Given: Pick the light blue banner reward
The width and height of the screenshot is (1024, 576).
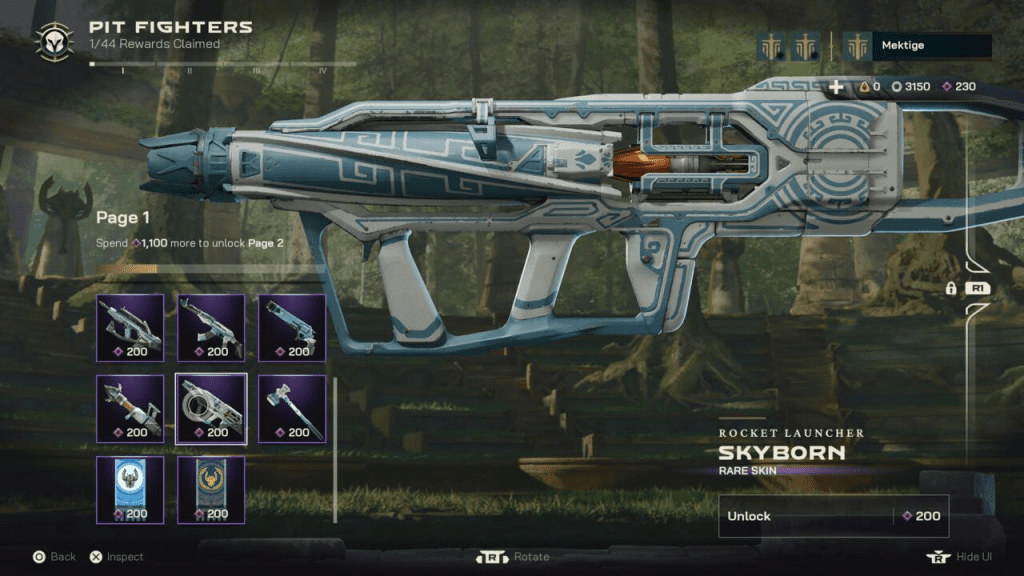Looking at the screenshot, I should (x=130, y=489).
